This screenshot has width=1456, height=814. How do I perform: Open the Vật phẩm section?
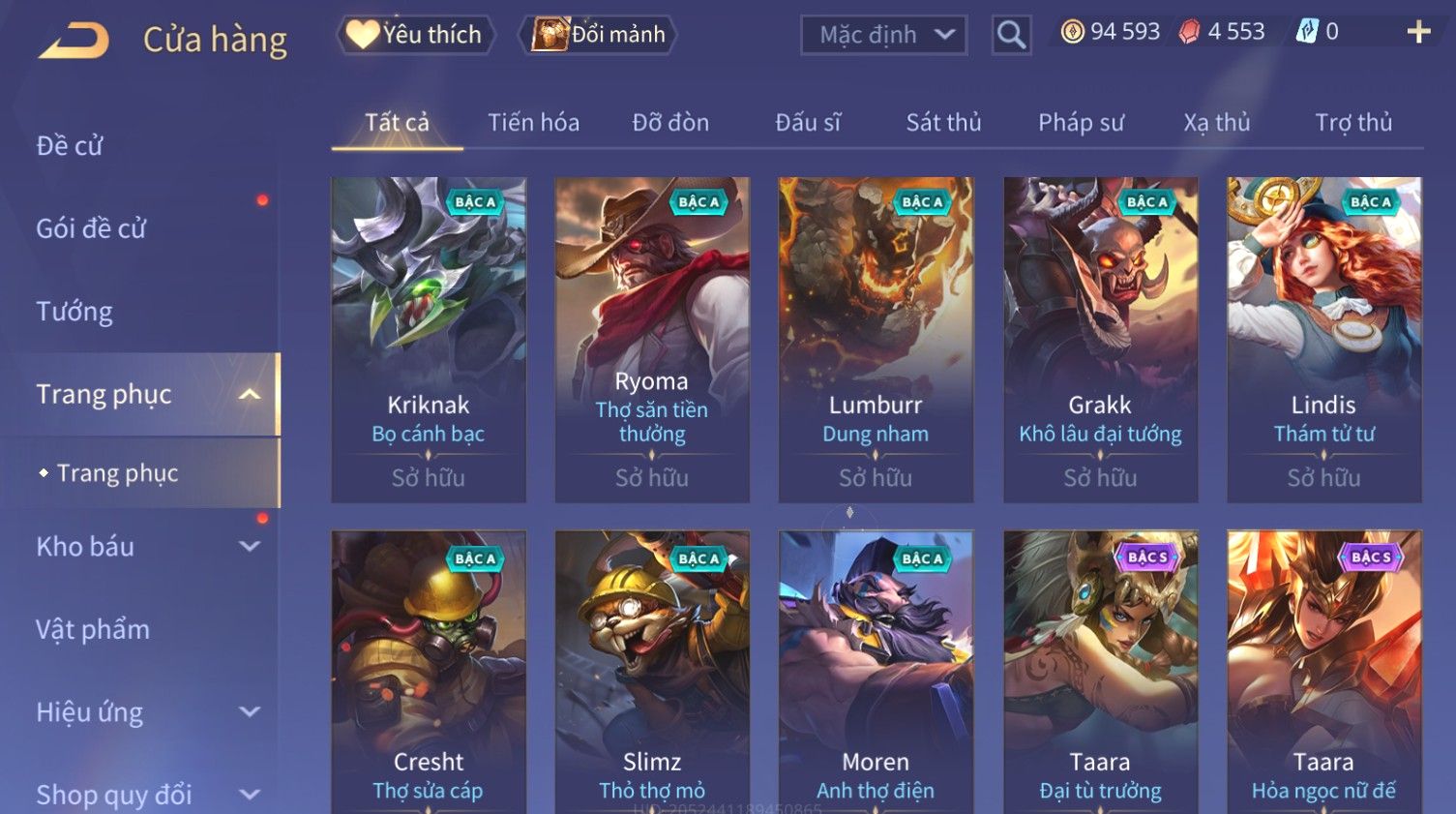click(x=93, y=630)
